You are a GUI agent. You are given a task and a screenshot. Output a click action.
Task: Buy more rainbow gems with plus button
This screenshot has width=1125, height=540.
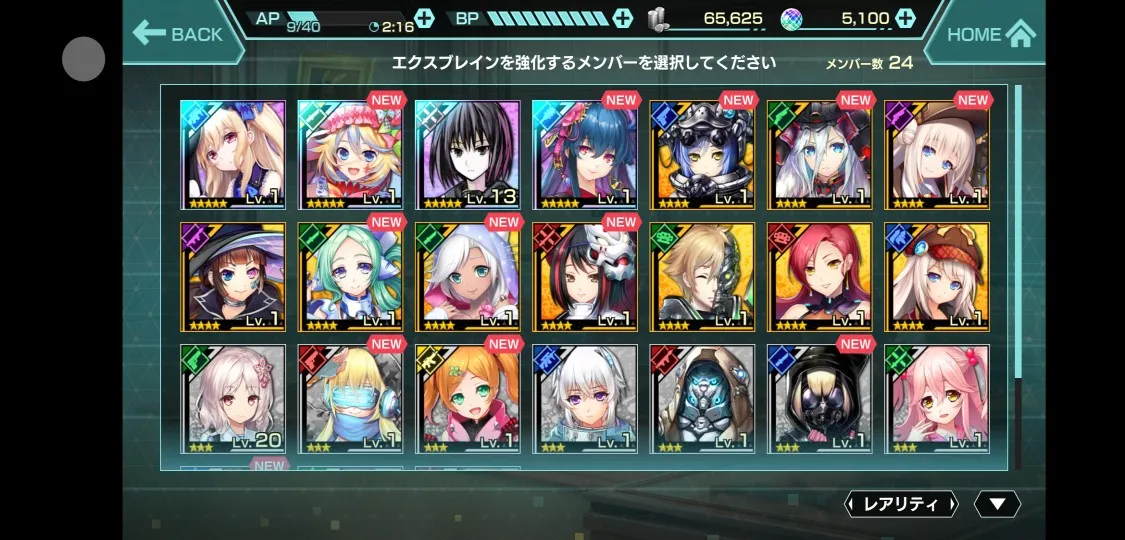(x=905, y=18)
